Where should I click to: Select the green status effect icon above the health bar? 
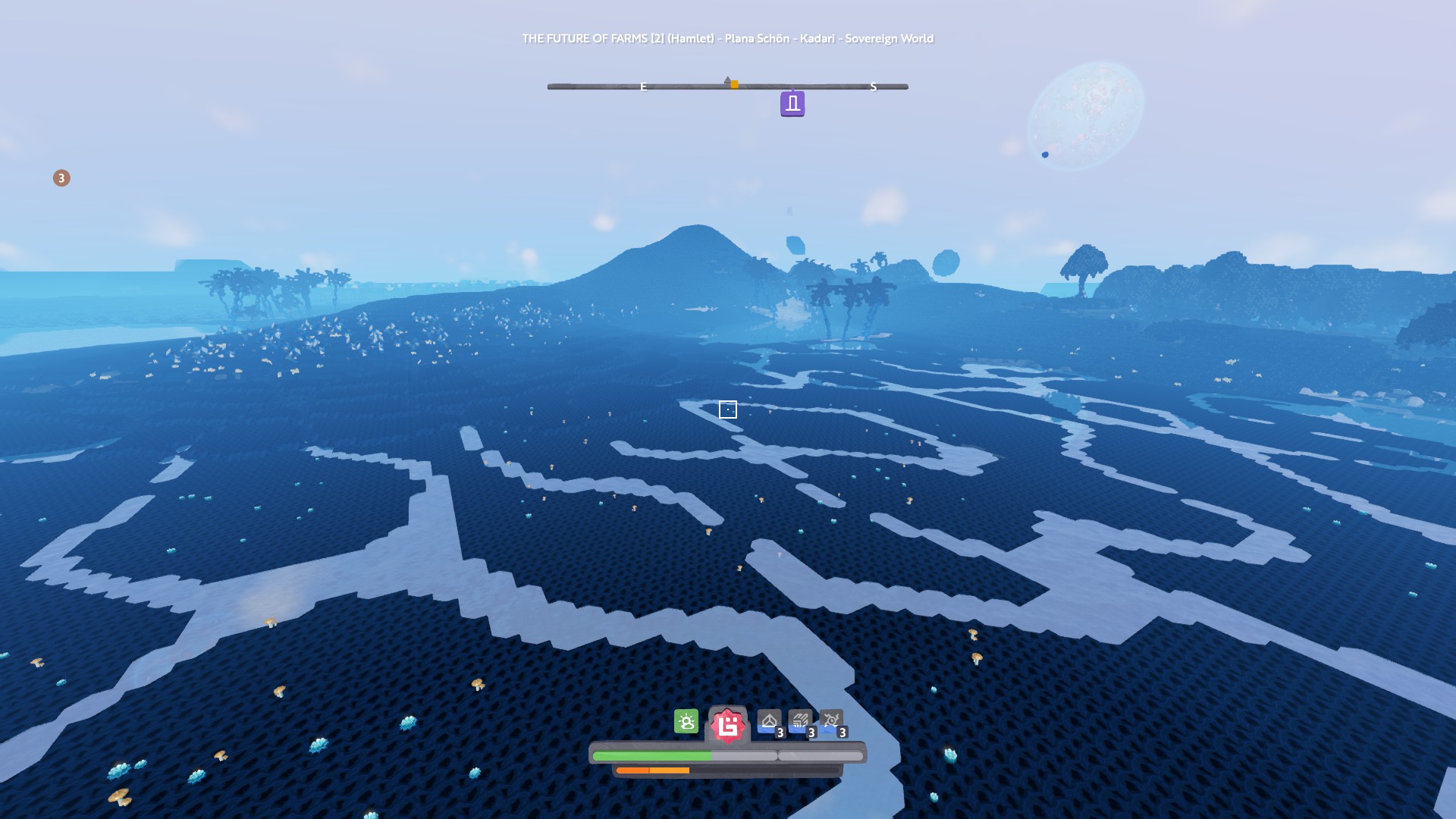tap(685, 721)
